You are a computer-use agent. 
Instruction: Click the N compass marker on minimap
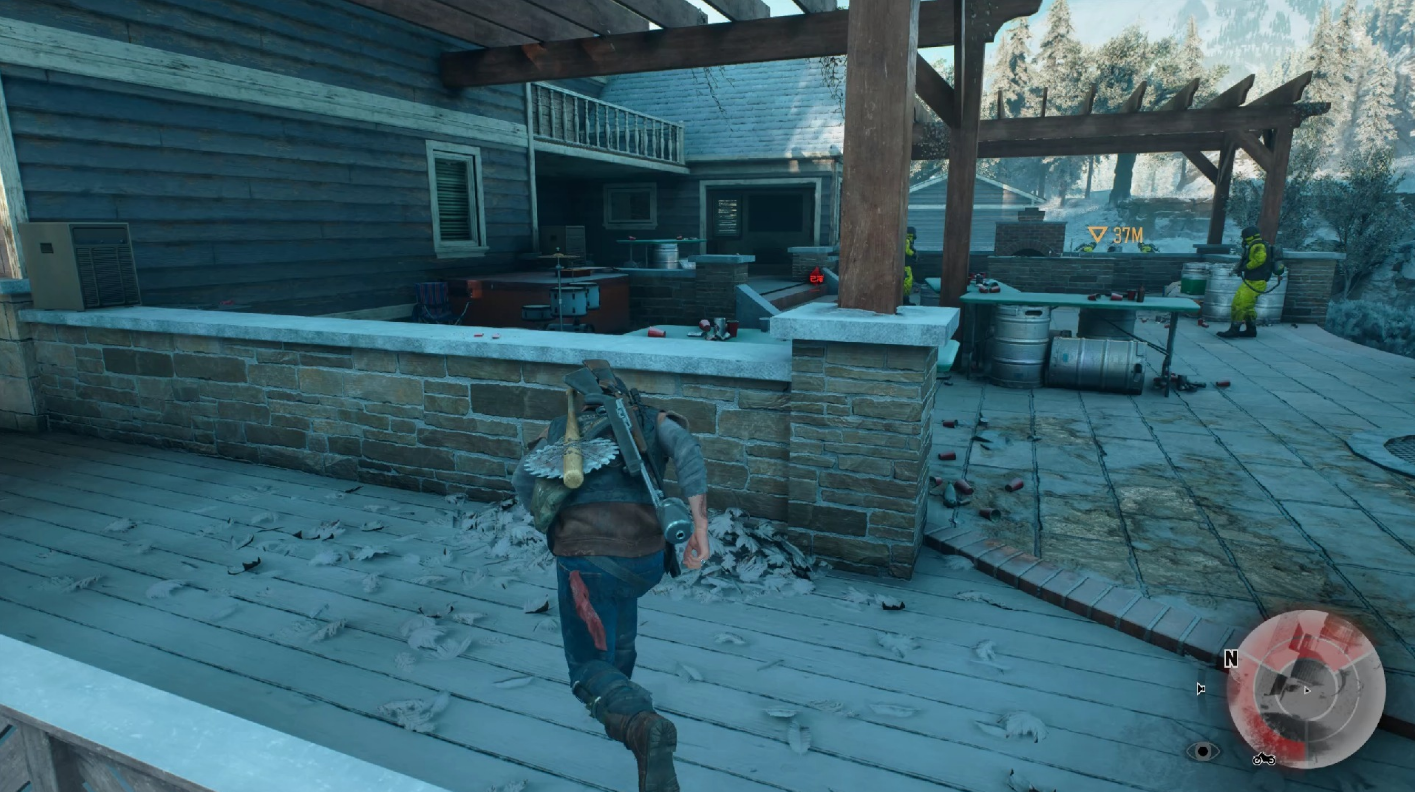click(x=1233, y=660)
